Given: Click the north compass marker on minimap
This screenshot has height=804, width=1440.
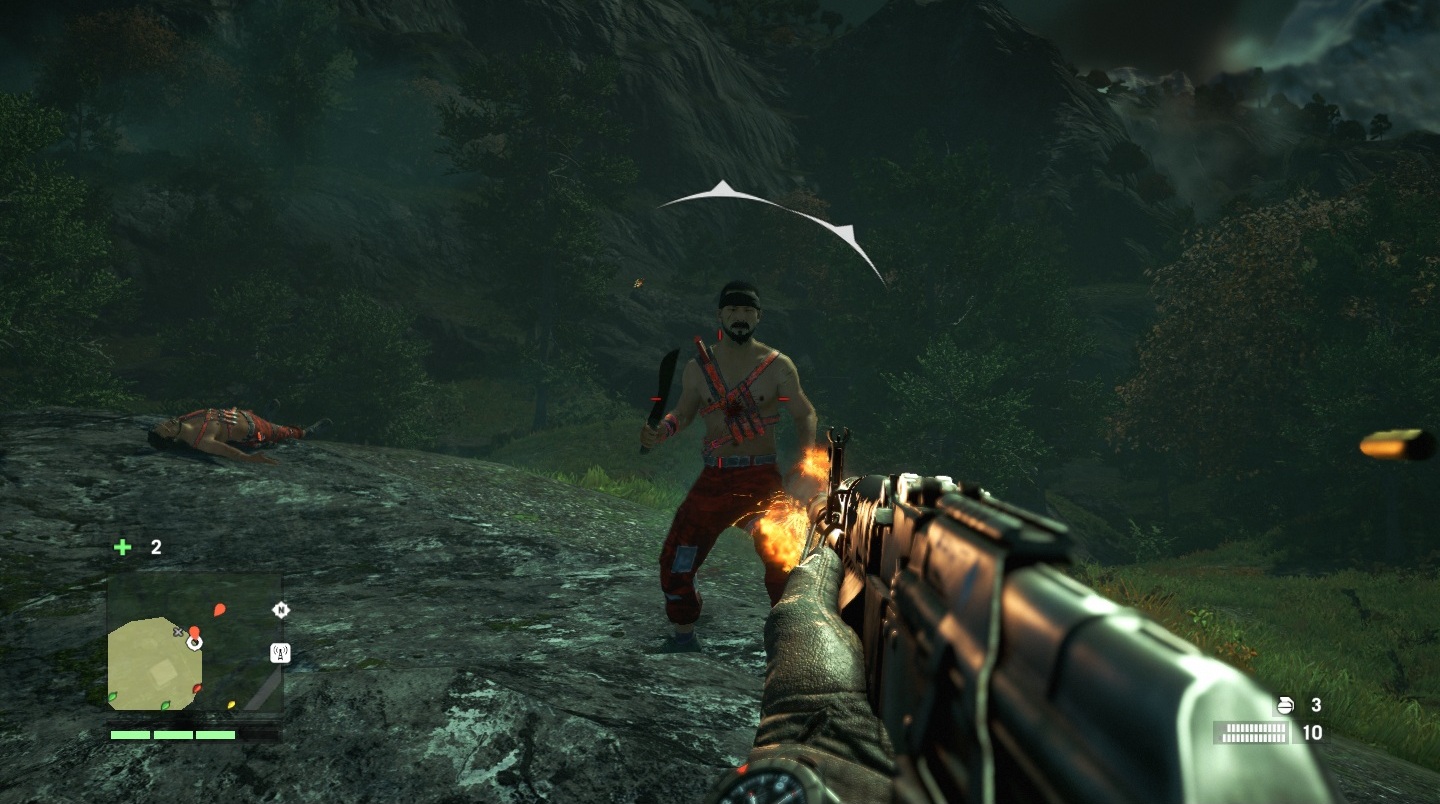Looking at the screenshot, I should [x=280, y=609].
